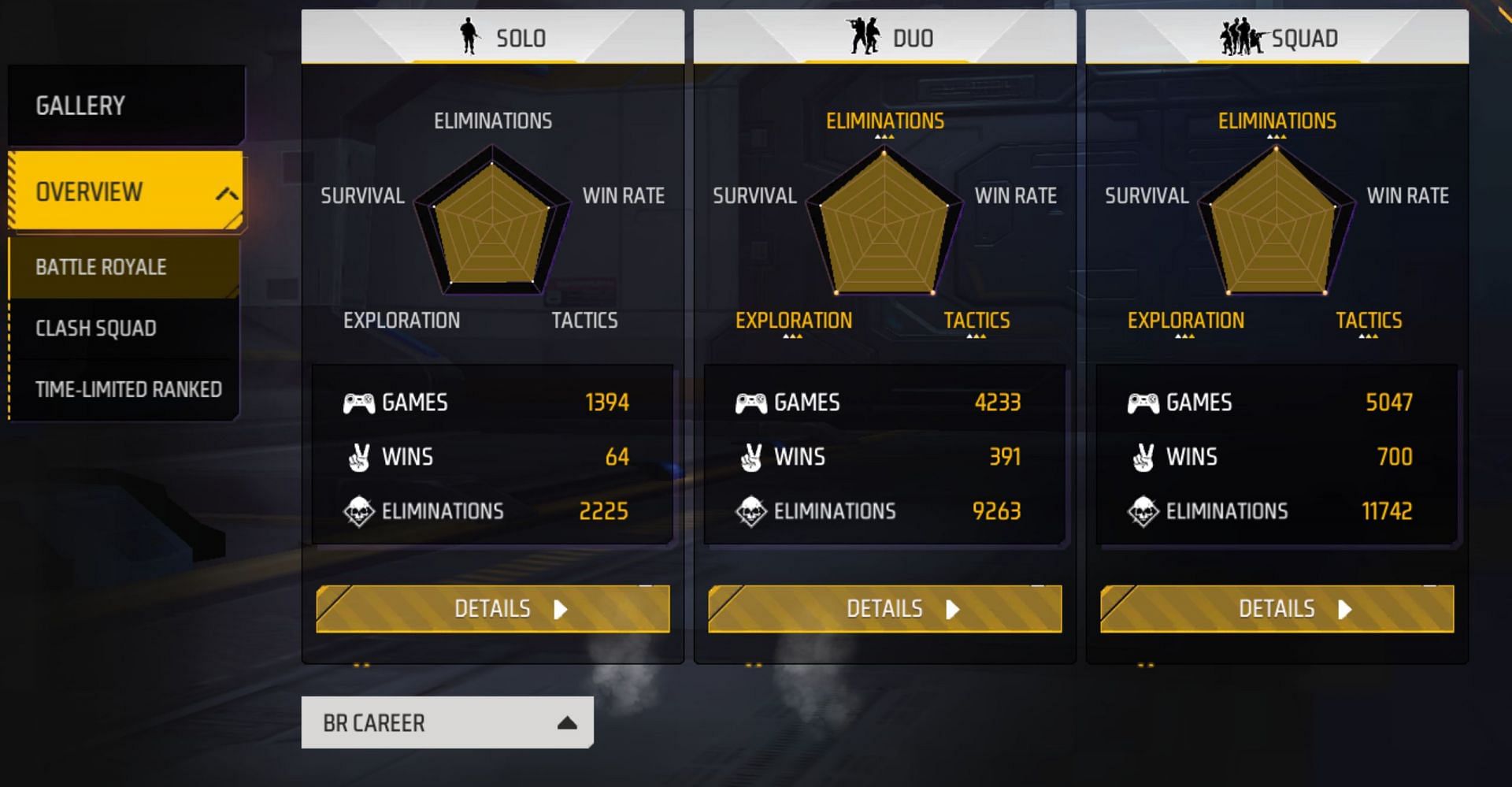Choose the Duo panel header
Screen dimensions: 1512x787
[x=884, y=37]
